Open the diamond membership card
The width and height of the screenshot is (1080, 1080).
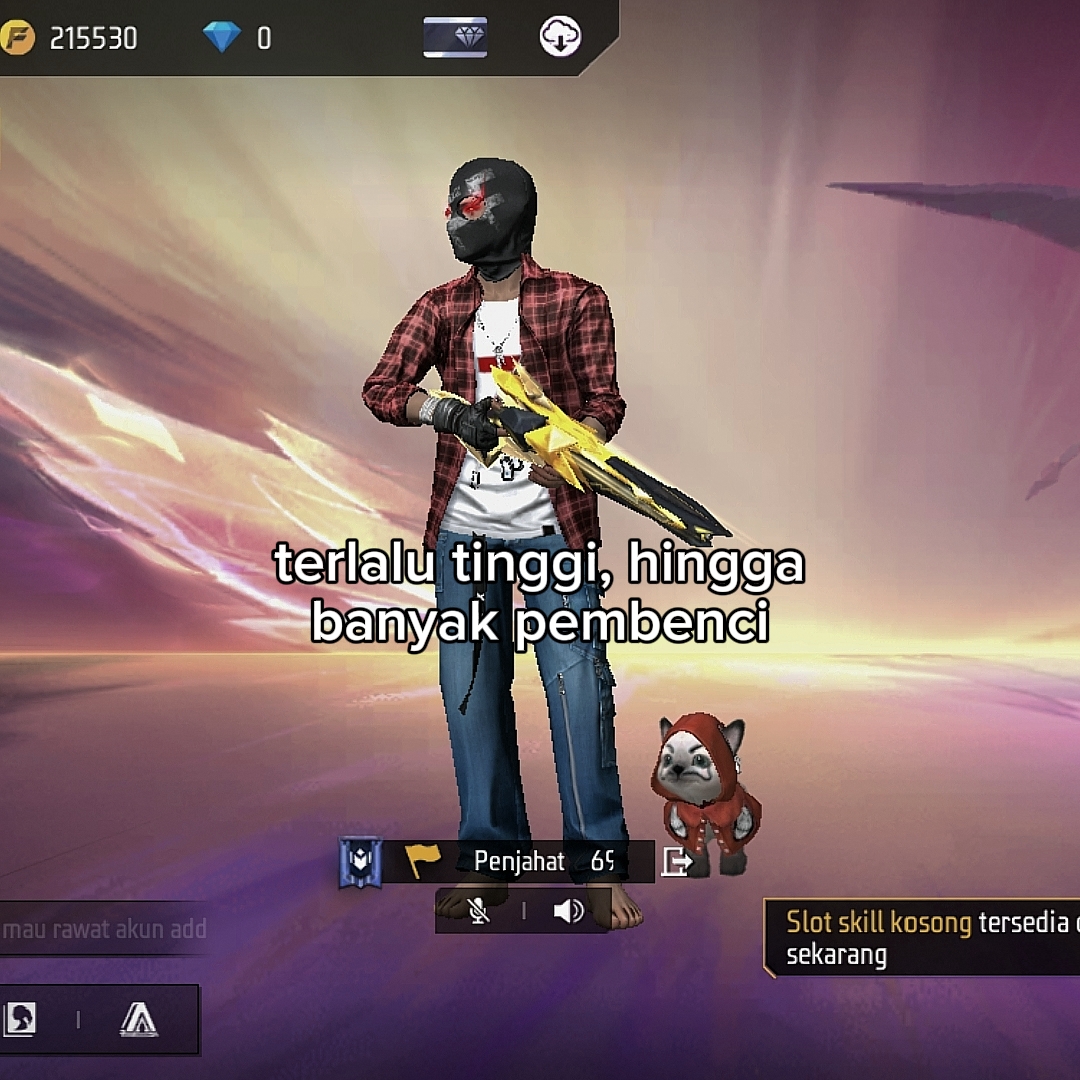coord(455,38)
